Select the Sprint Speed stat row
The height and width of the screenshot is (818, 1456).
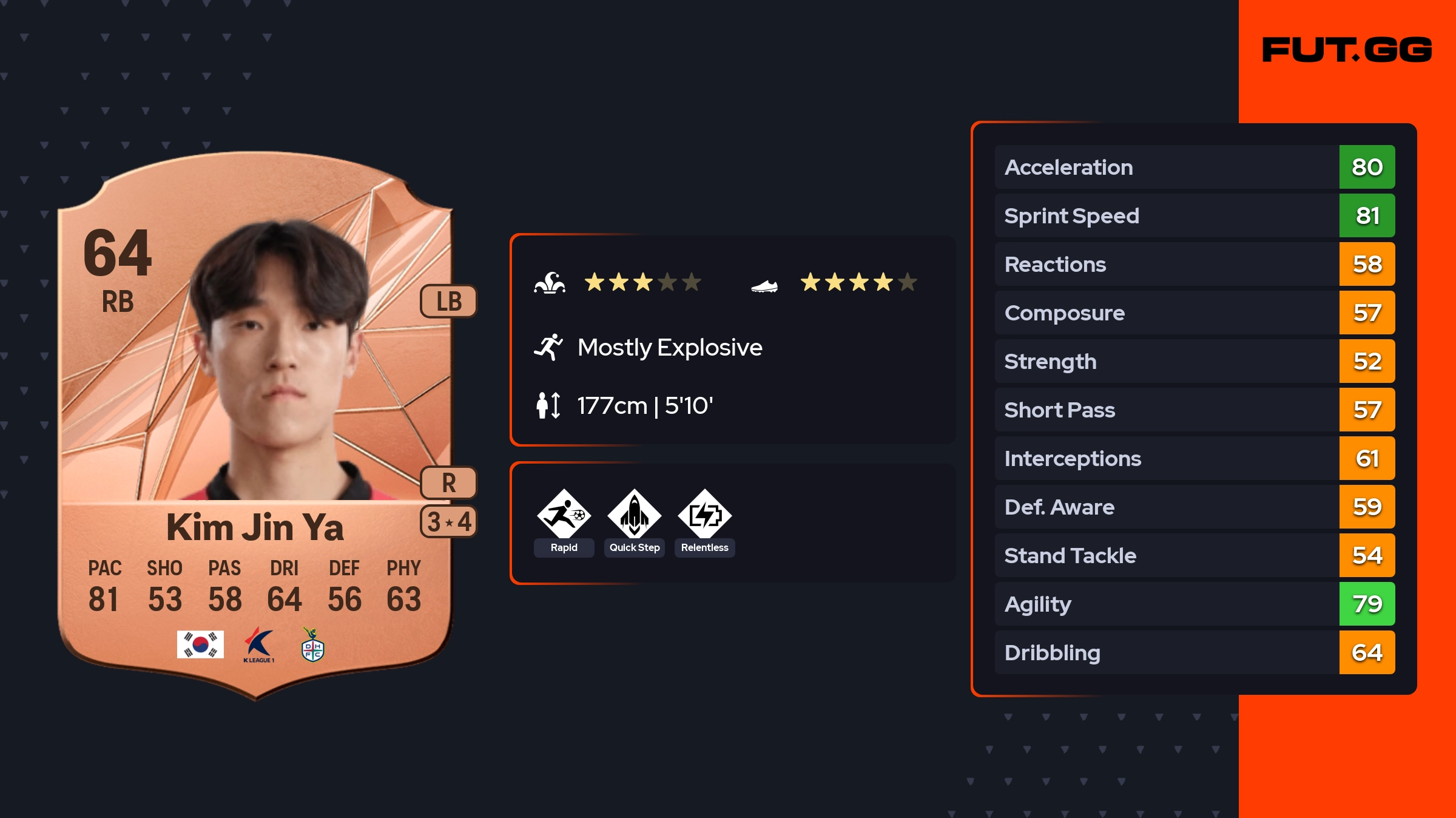[1194, 215]
